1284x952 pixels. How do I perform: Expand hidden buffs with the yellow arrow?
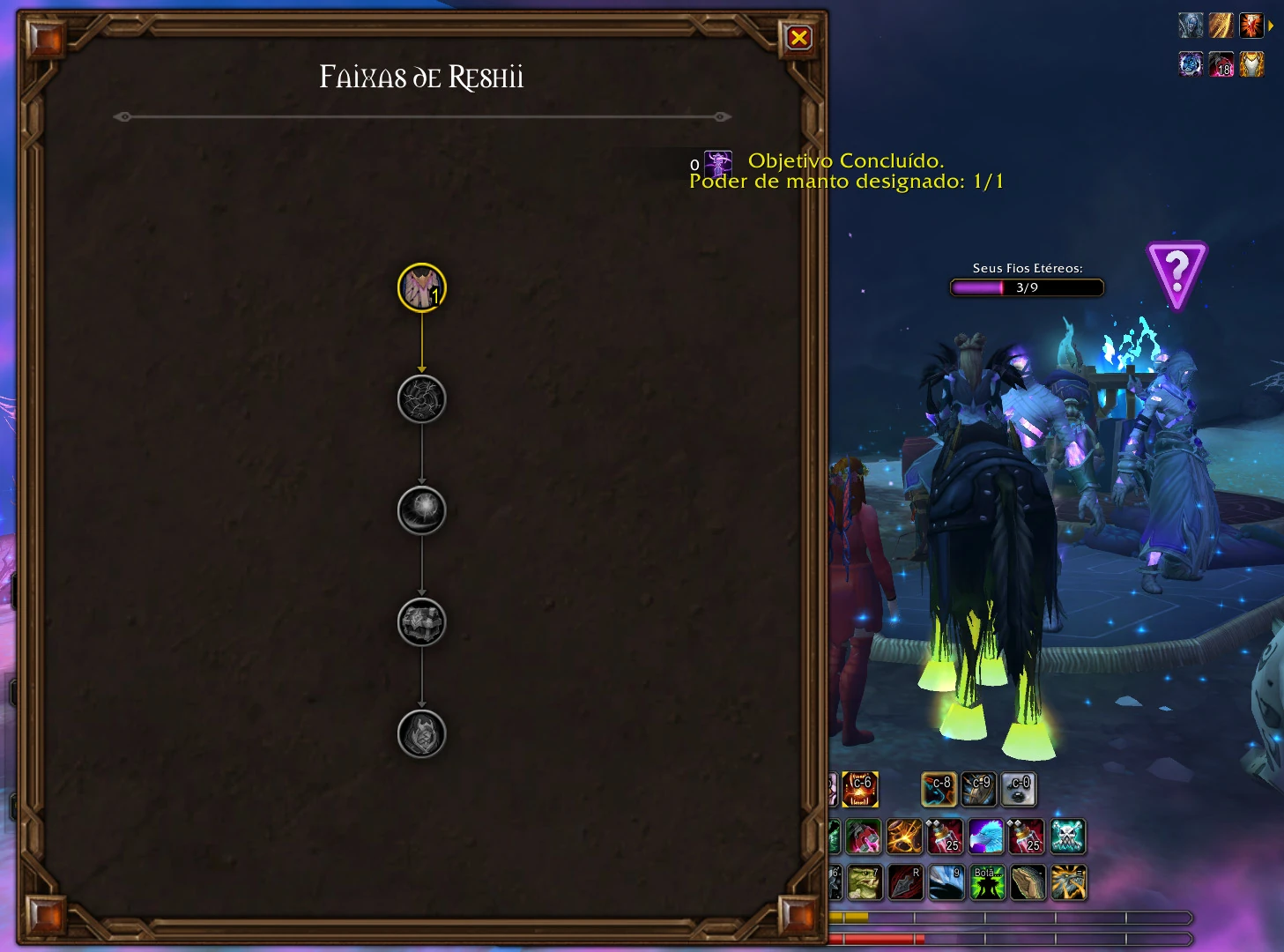tap(1271, 26)
